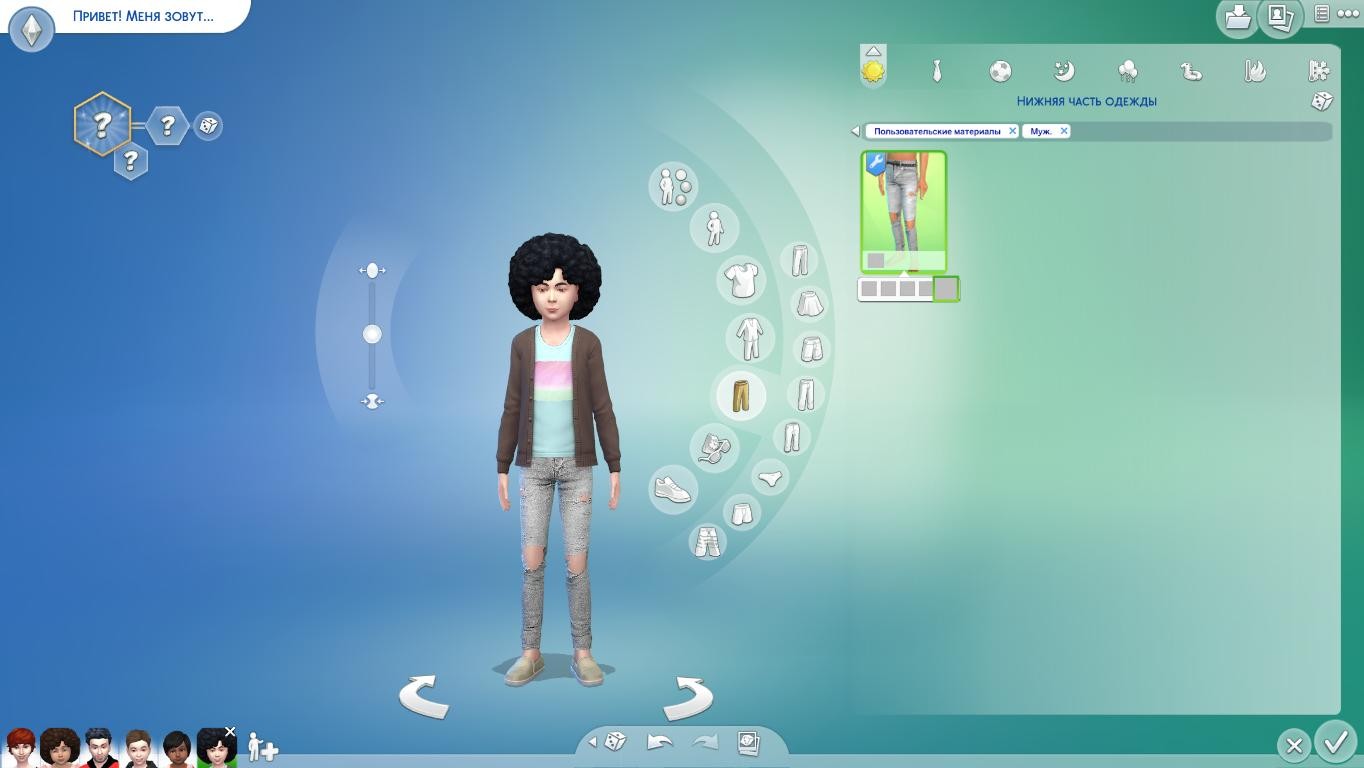Choose the swimwear outfit category

pyautogui.click(x=1191, y=71)
